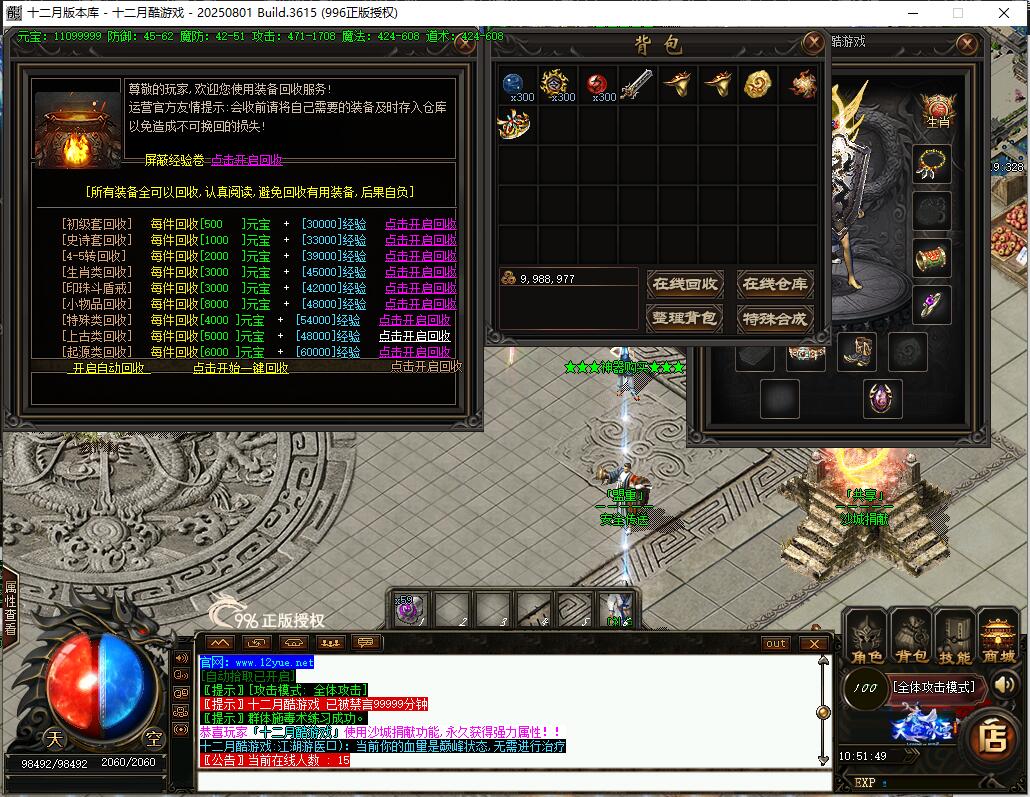Start 点击开始一键回收 one-click recycle

pyautogui.click(x=240, y=368)
